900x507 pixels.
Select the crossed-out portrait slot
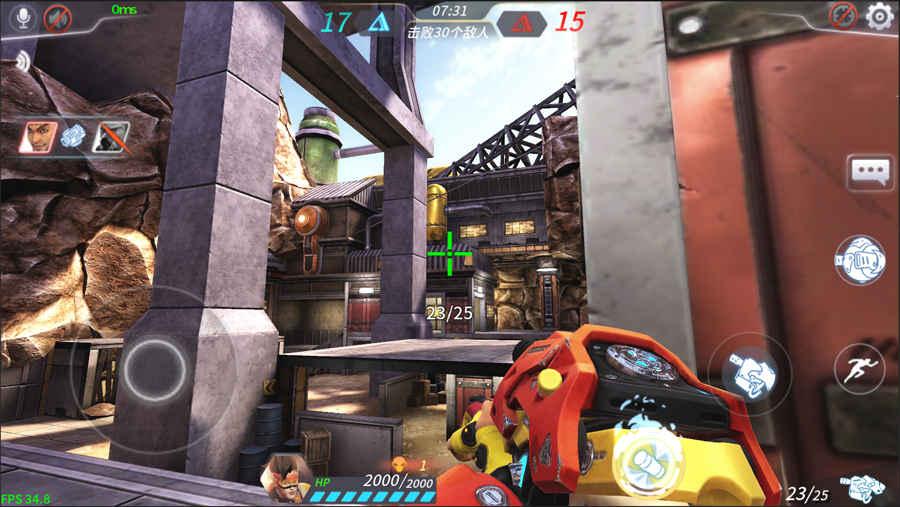pyautogui.click(x=110, y=136)
